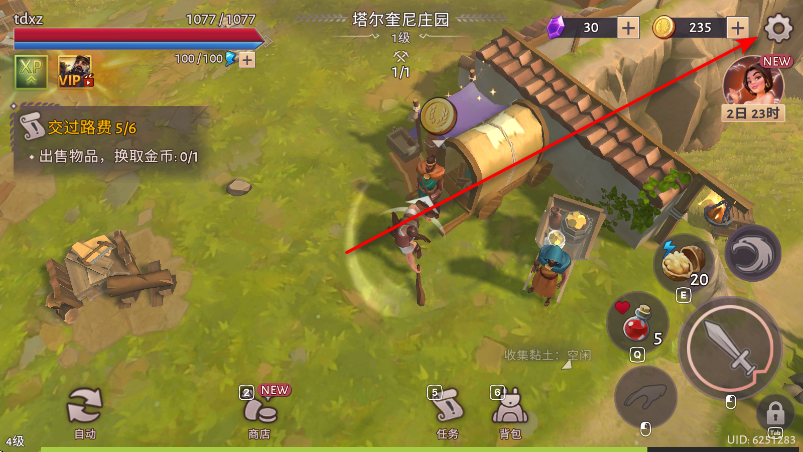
Task: Toggle the padlock lock button
Action: point(775,411)
